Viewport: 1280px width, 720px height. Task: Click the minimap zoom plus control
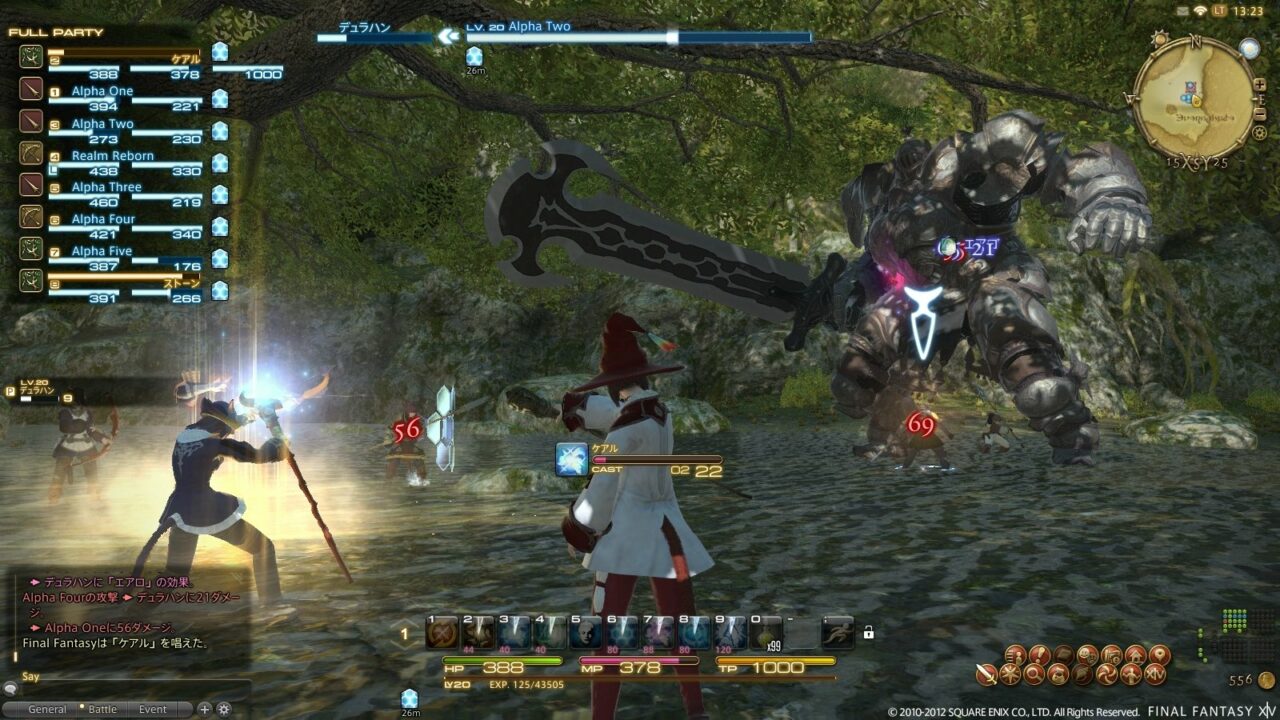pos(1259,84)
